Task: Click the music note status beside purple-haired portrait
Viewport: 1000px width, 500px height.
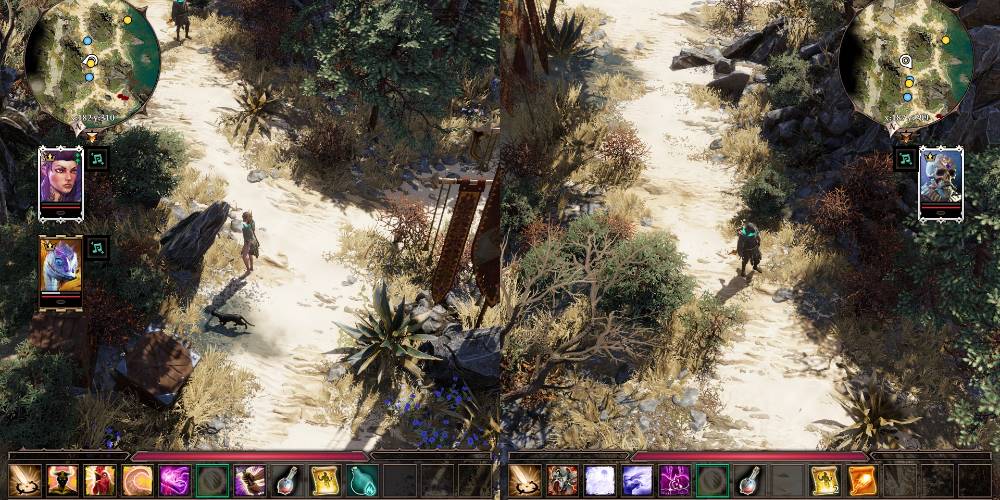Action: (97, 159)
